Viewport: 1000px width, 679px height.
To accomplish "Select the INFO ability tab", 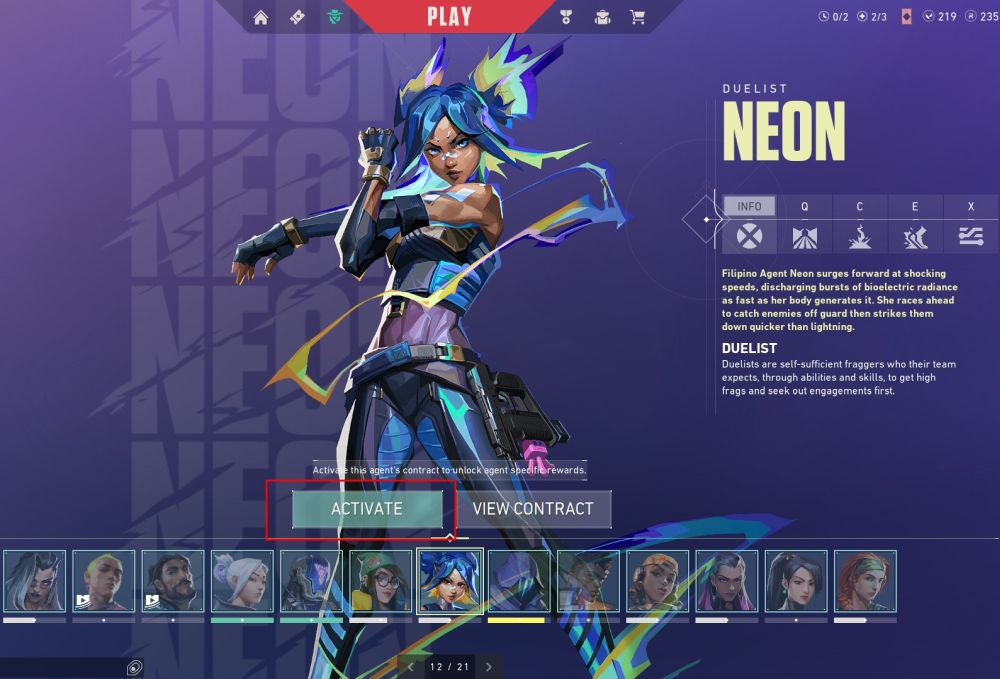I will tap(749, 206).
